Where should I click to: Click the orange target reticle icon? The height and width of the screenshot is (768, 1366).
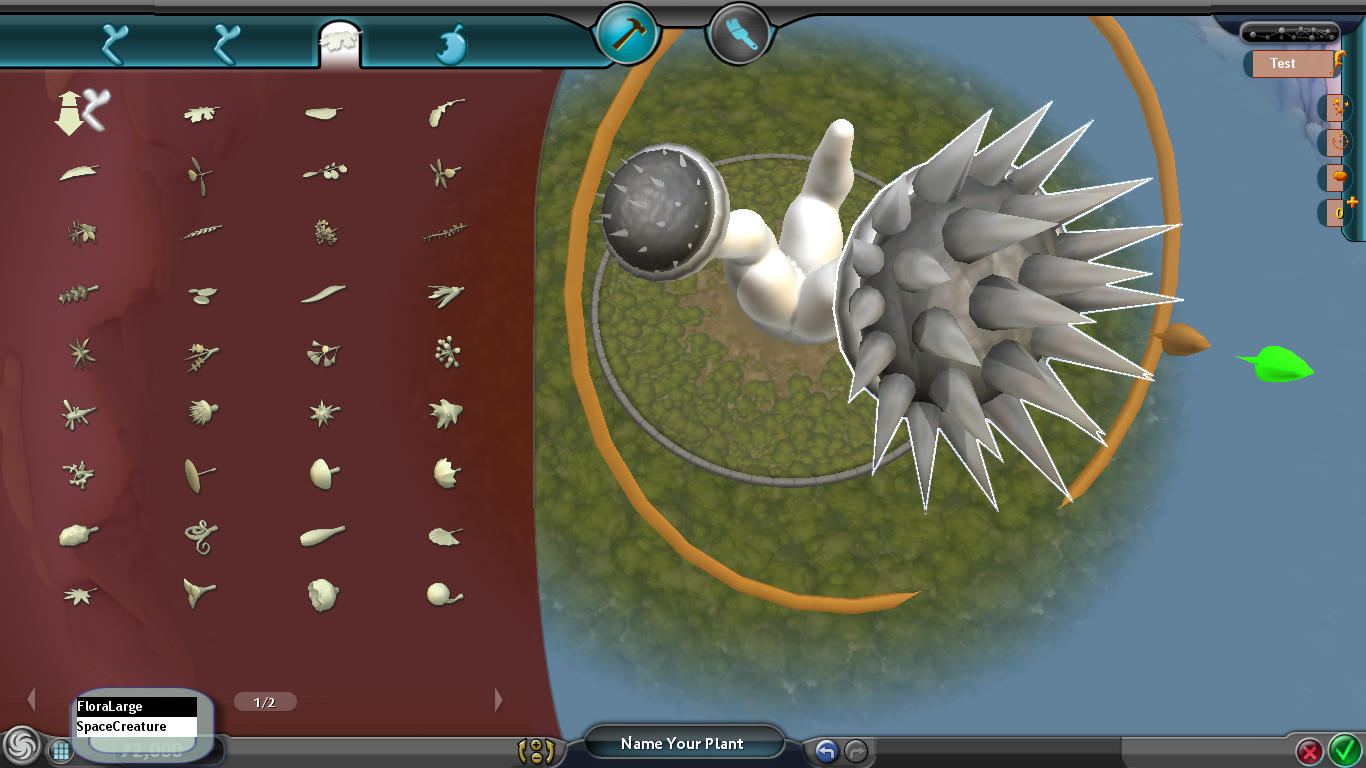coord(1340,143)
